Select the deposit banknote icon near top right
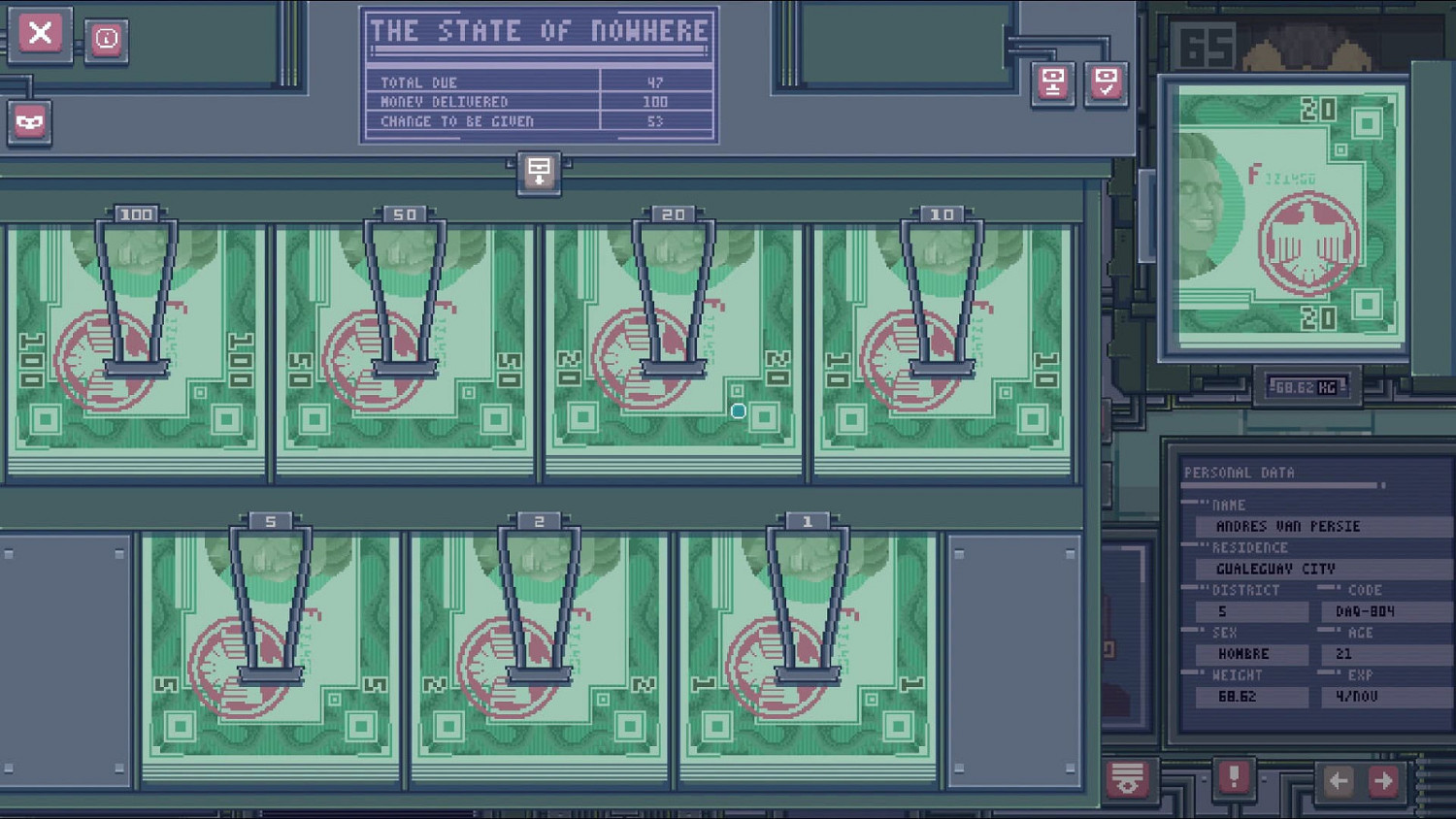The width and height of the screenshot is (1456, 819). pos(1051,85)
